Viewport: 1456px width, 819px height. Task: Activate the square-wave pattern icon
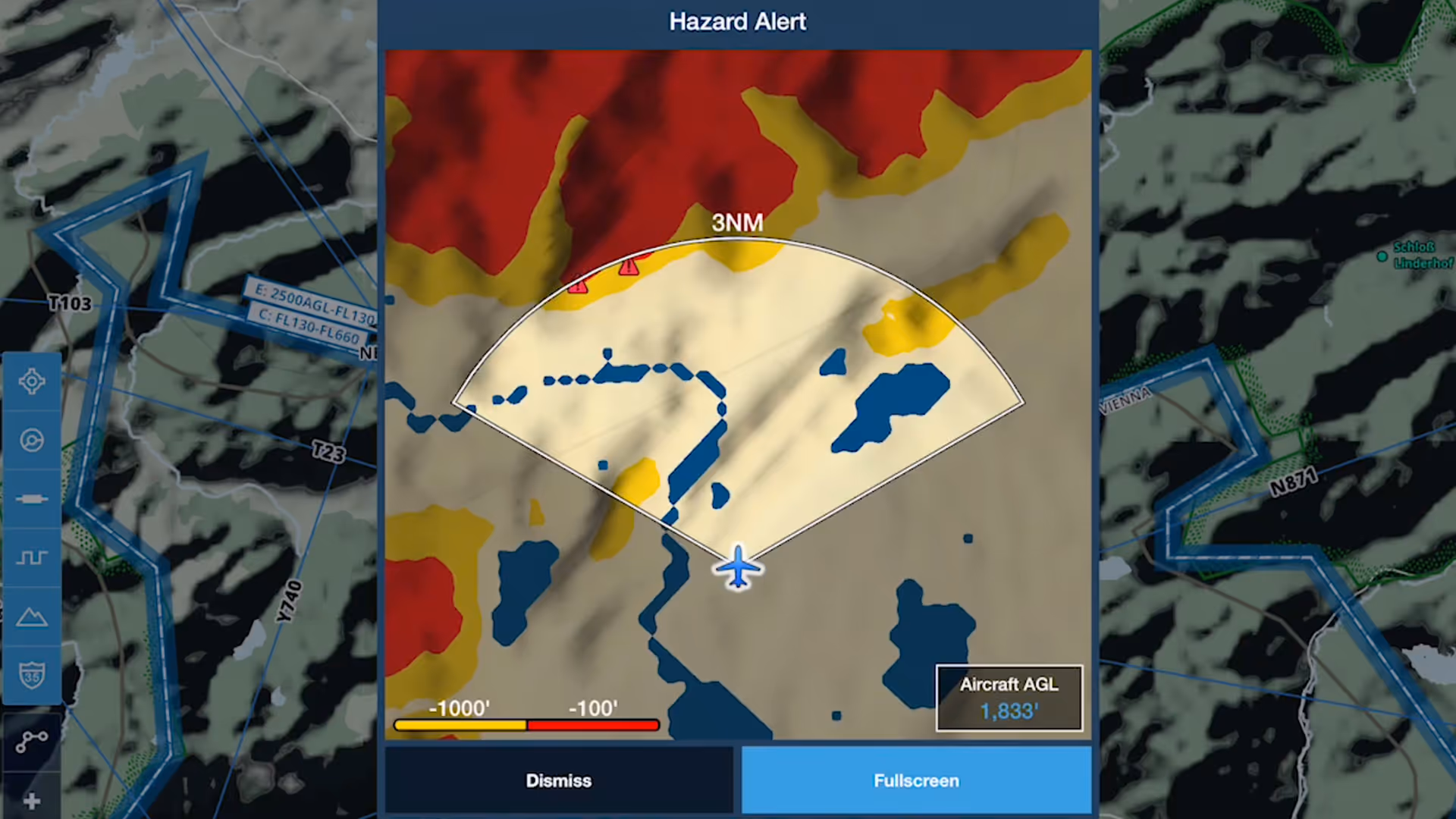(x=32, y=558)
